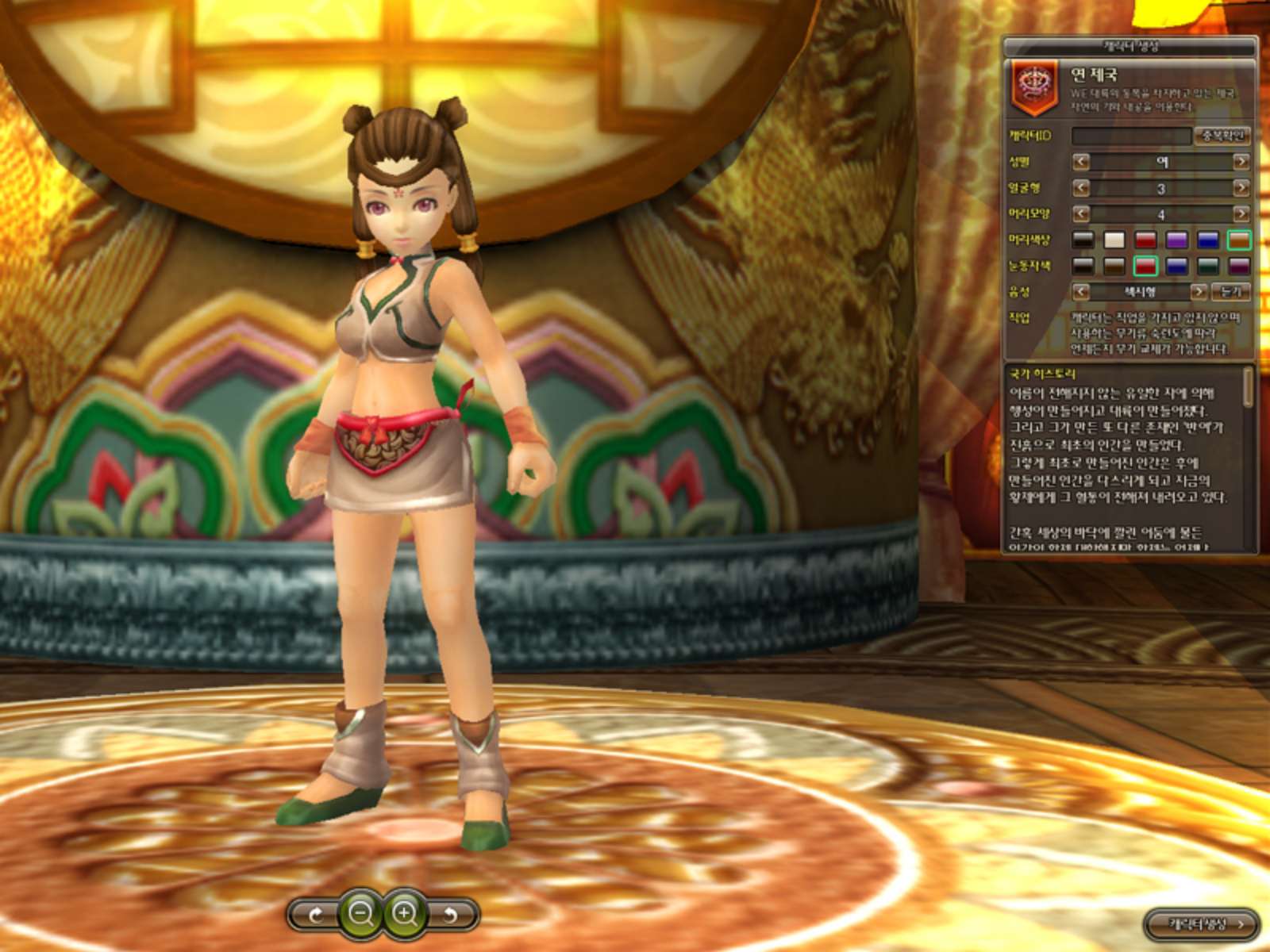Select next hairstyle (머리모양) with right arrow
This screenshot has height=952, width=1270.
tap(1241, 214)
